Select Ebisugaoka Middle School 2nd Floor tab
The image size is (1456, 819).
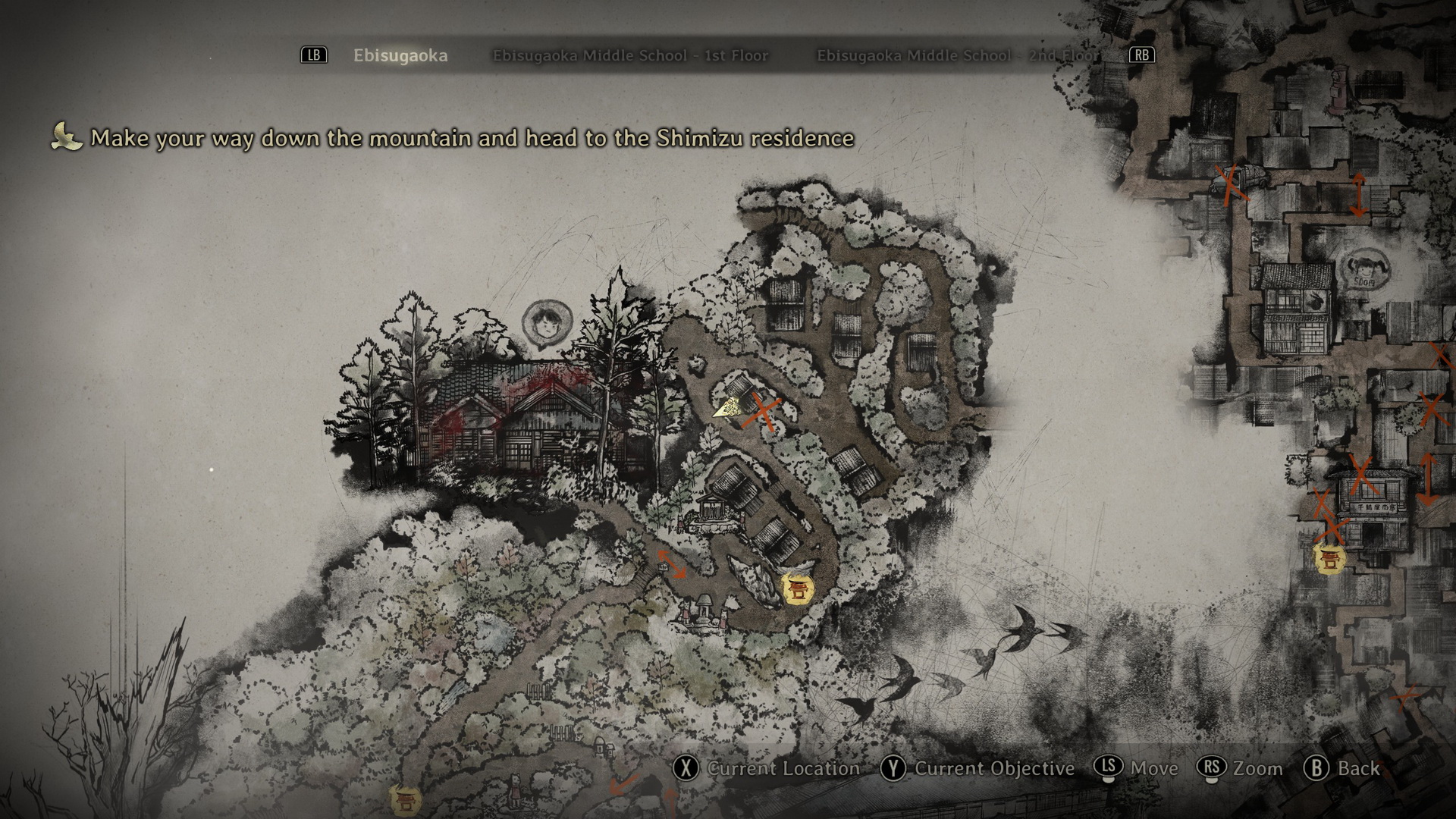pyautogui.click(x=957, y=55)
